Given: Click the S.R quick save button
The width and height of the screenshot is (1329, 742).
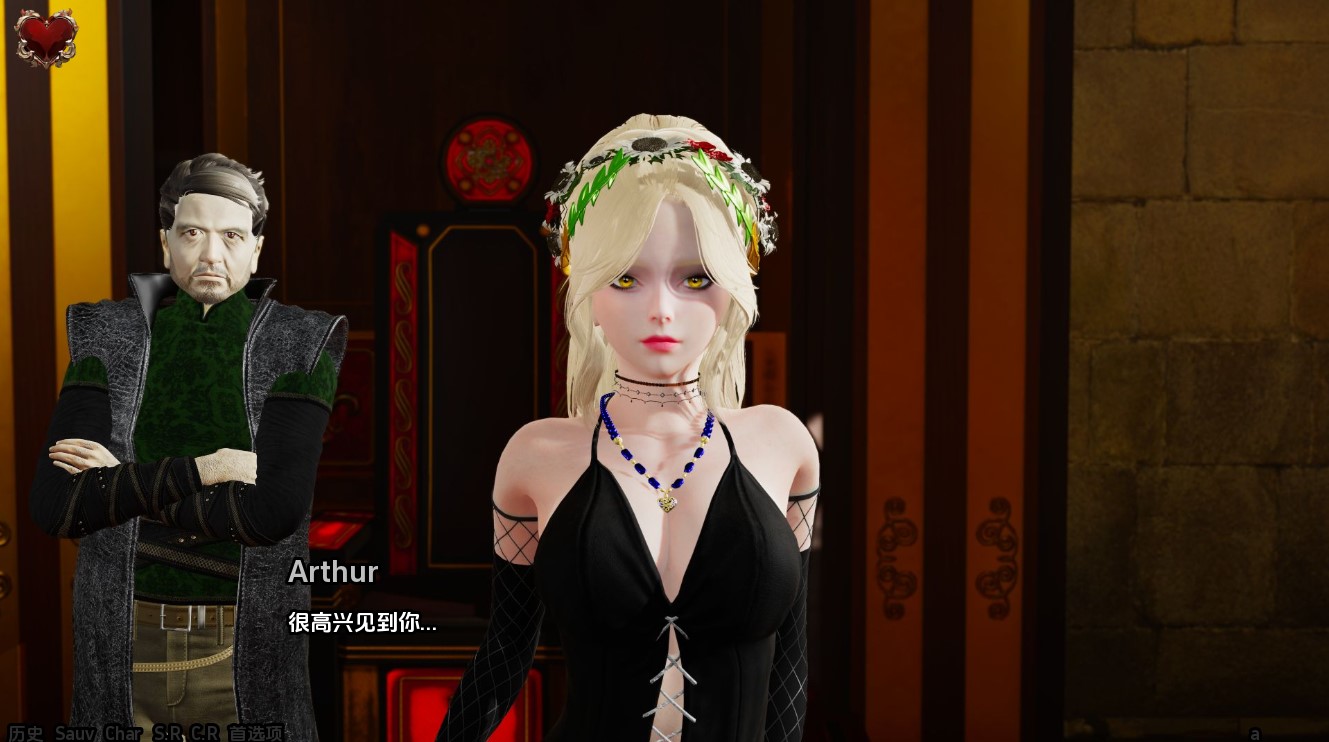Looking at the screenshot, I should 168,733.
